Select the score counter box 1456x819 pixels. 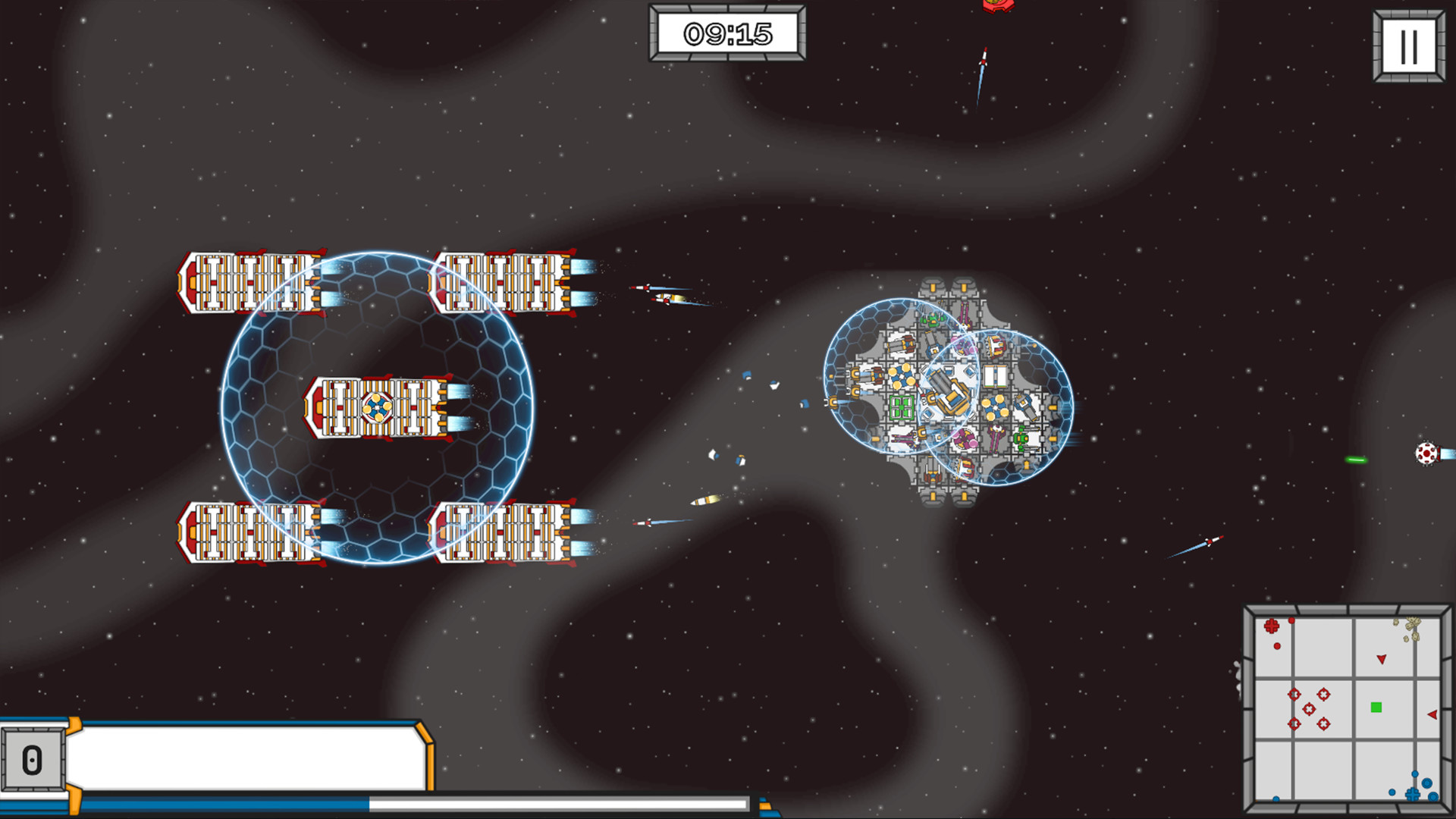[34, 758]
